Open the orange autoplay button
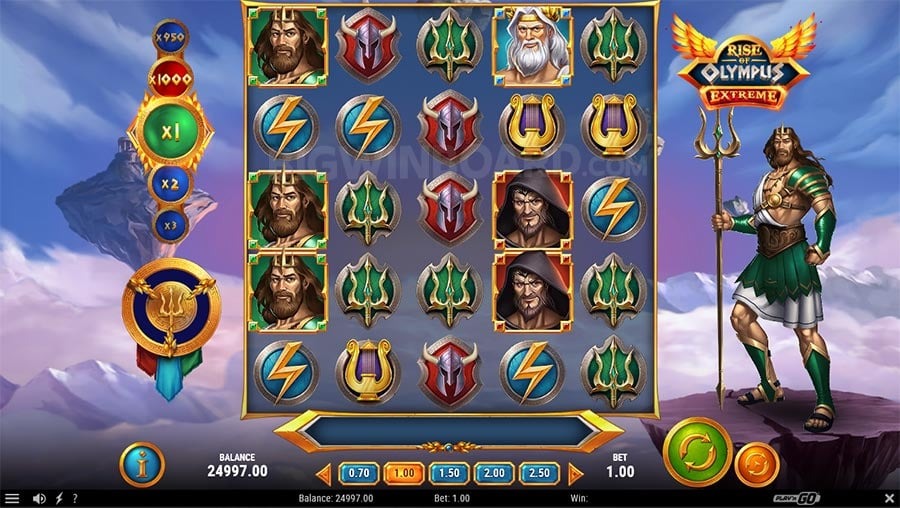This screenshot has width=900, height=508. pyautogui.click(x=757, y=464)
